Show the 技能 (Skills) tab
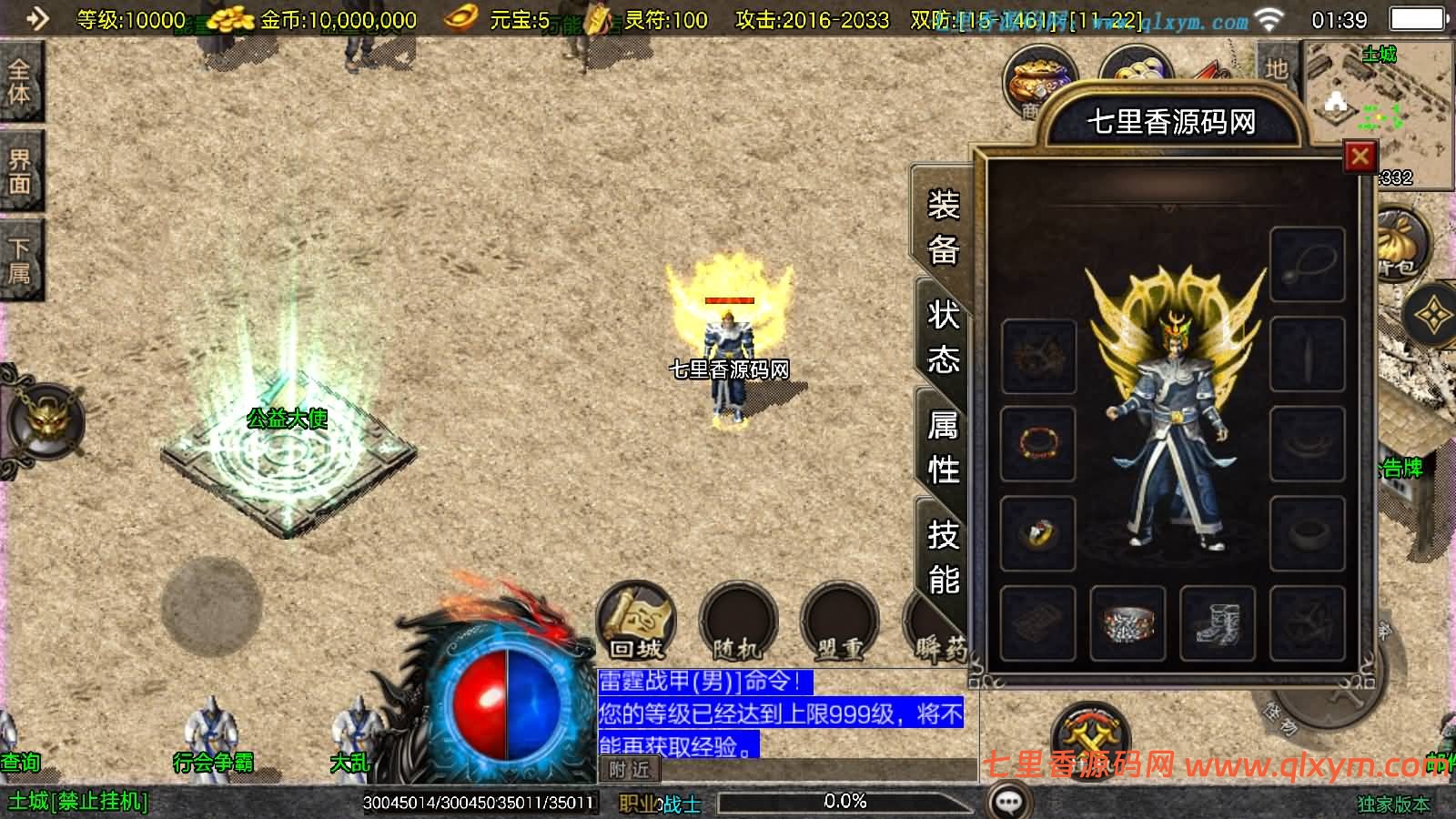 (x=943, y=556)
